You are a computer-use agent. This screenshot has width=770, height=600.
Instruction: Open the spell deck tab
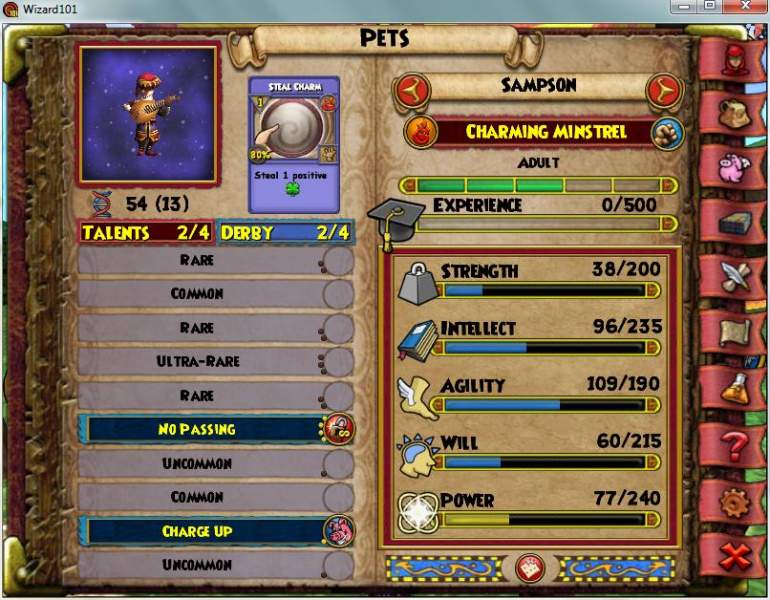(x=735, y=223)
